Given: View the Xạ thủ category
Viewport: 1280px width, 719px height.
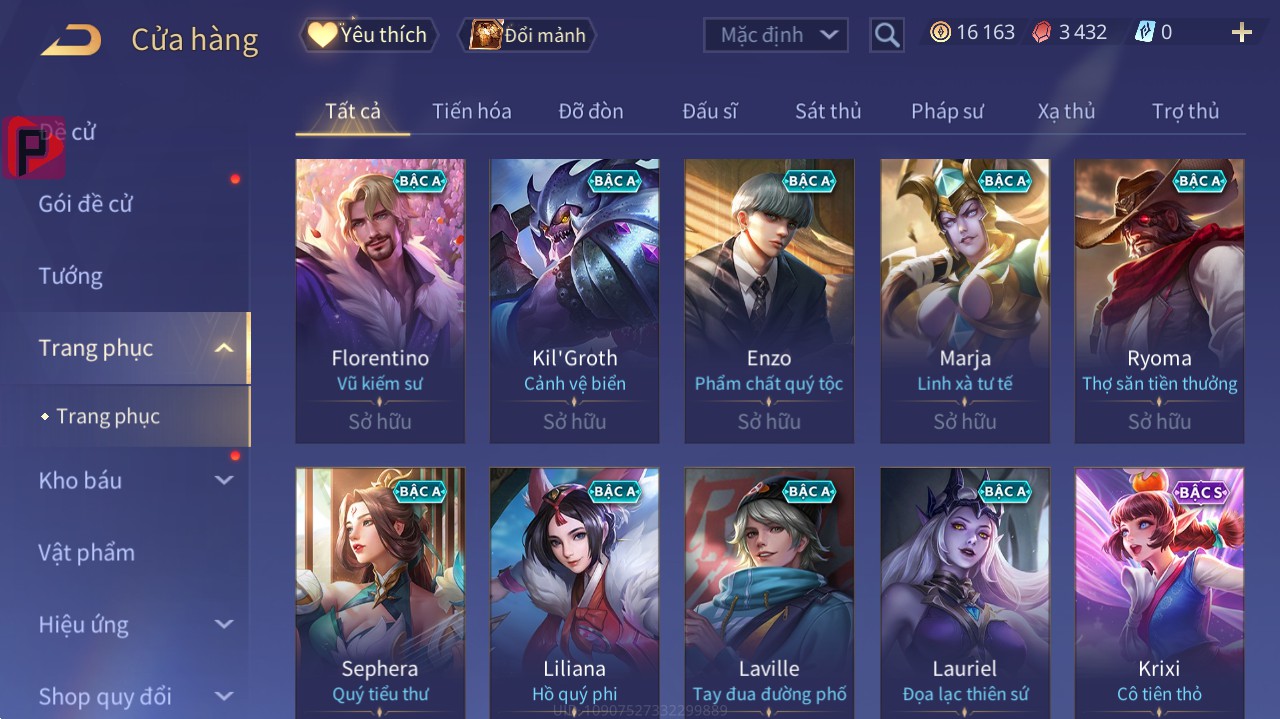Looking at the screenshot, I should (x=1066, y=111).
